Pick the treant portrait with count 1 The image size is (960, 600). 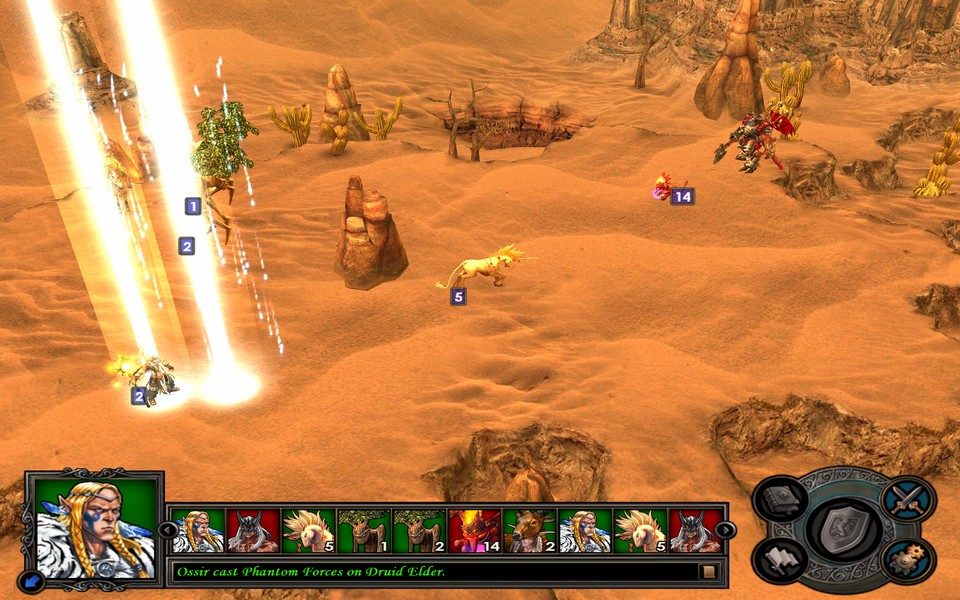click(362, 531)
